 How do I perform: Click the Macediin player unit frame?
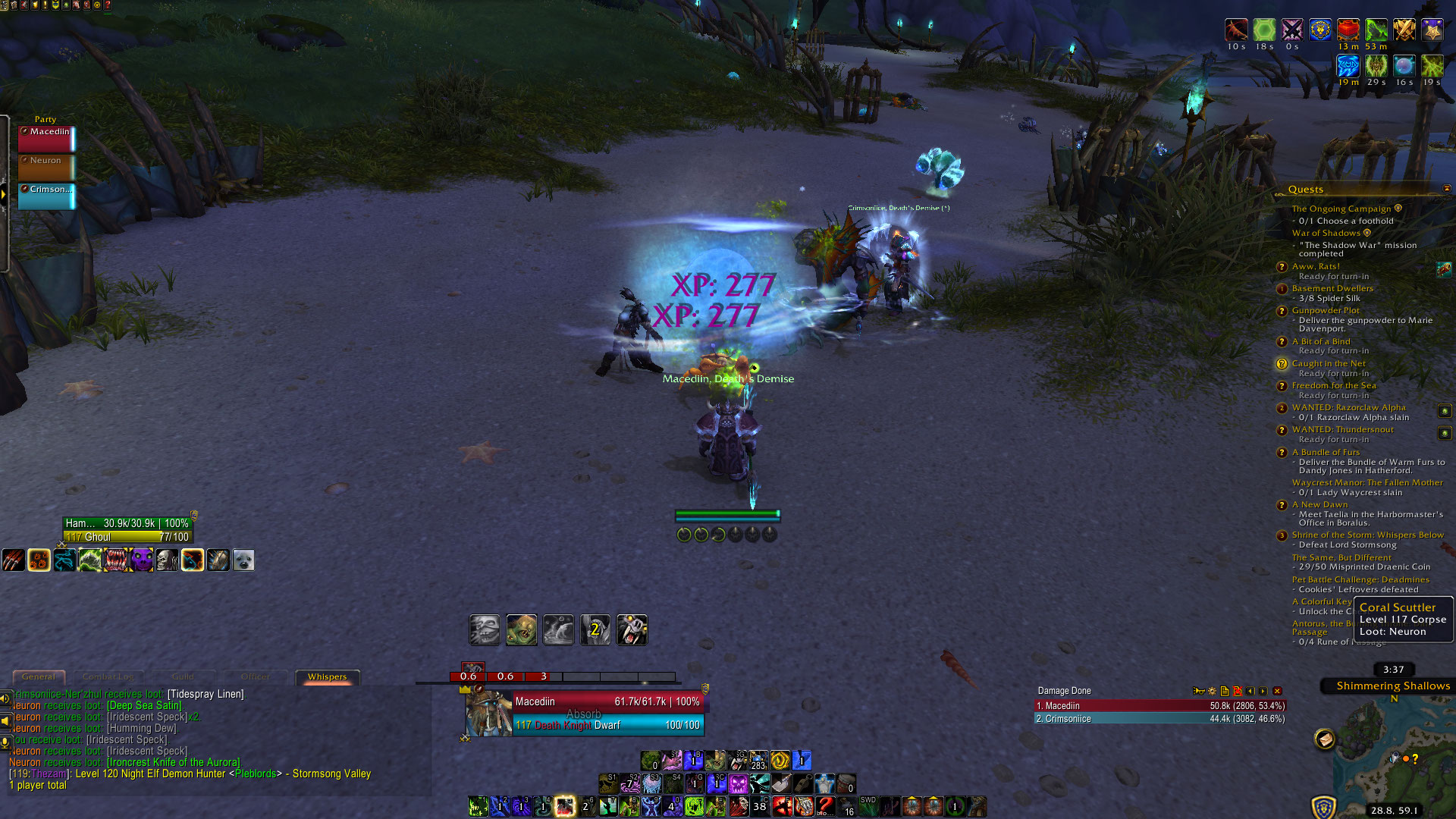click(x=584, y=713)
